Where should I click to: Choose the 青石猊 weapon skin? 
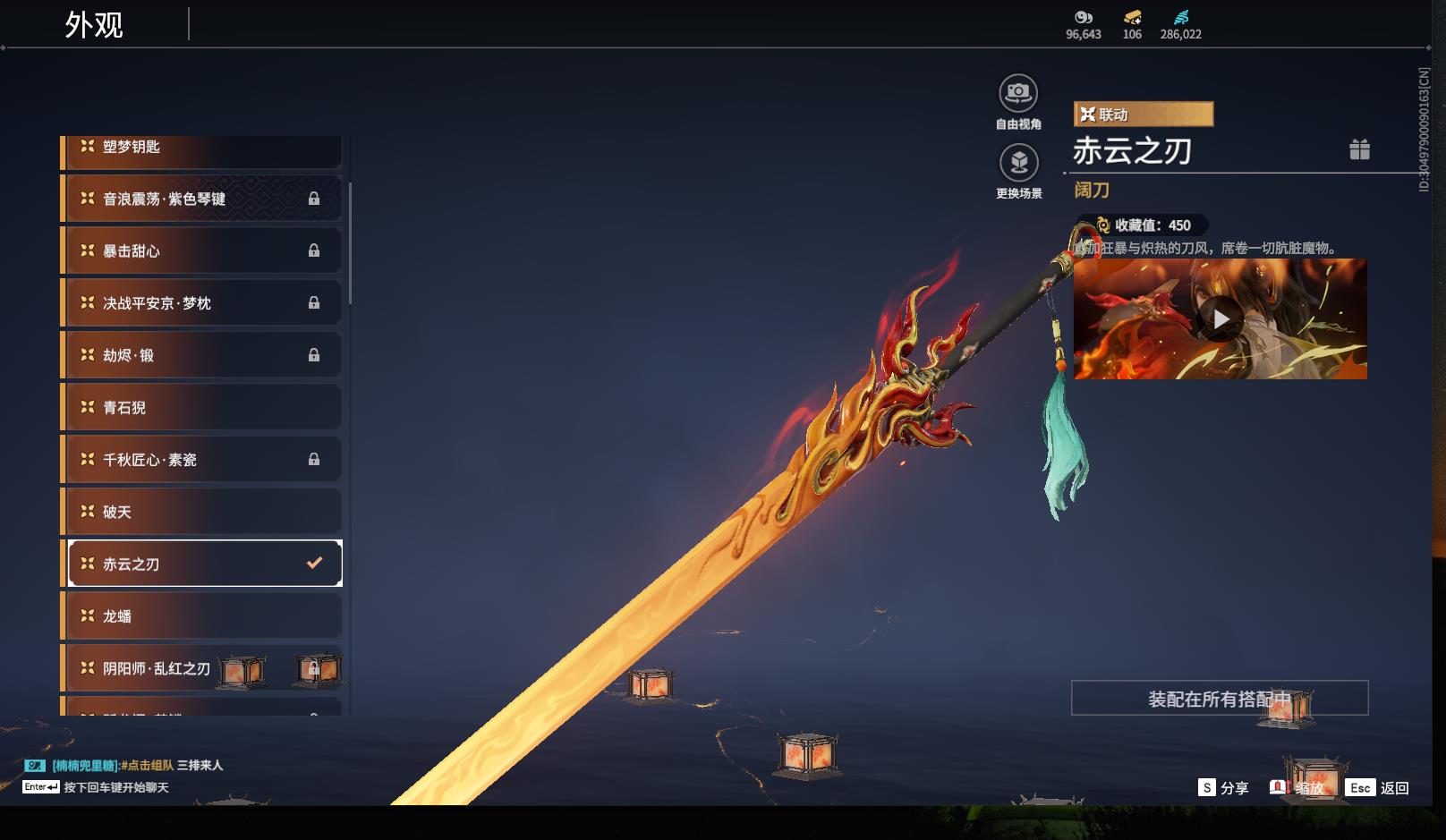click(x=203, y=407)
